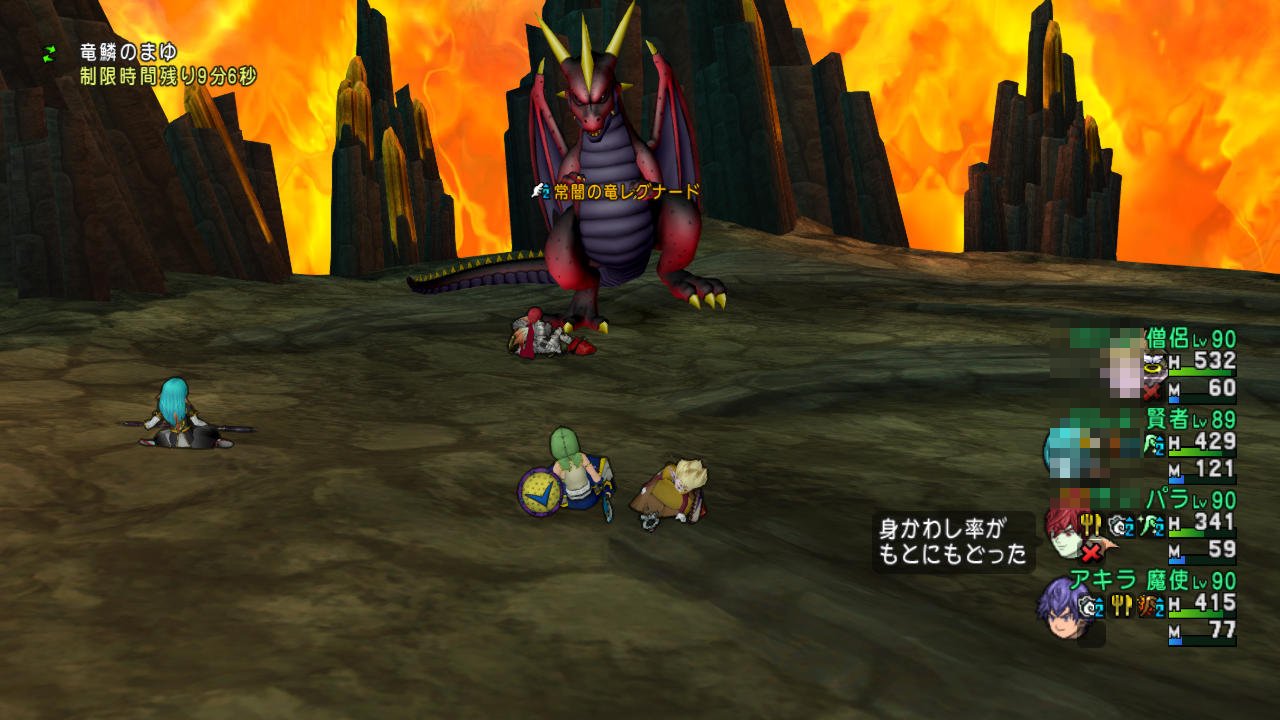Open the 竜鱗のまゆ objective tracker
This screenshot has height=720, width=1280.
(128, 52)
